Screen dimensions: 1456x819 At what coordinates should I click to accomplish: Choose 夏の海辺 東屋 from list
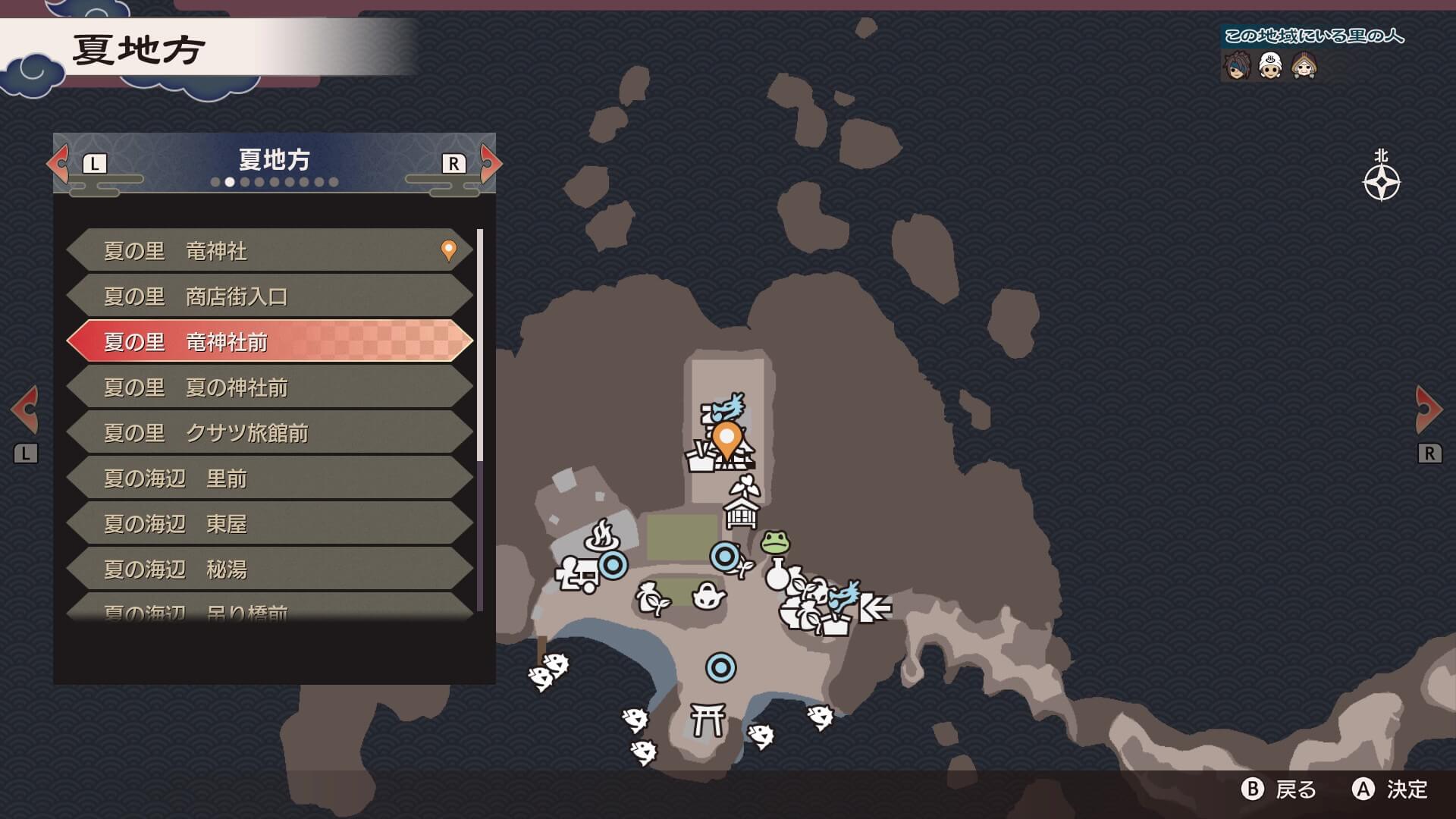(x=269, y=524)
